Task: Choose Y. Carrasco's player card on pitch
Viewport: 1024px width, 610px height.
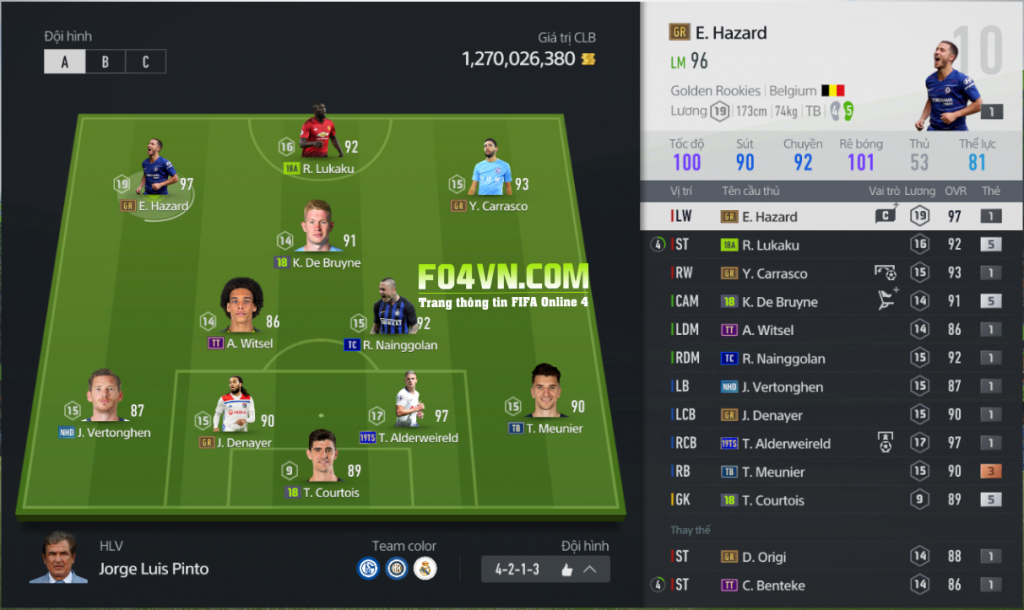Action: click(x=491, y=172)
